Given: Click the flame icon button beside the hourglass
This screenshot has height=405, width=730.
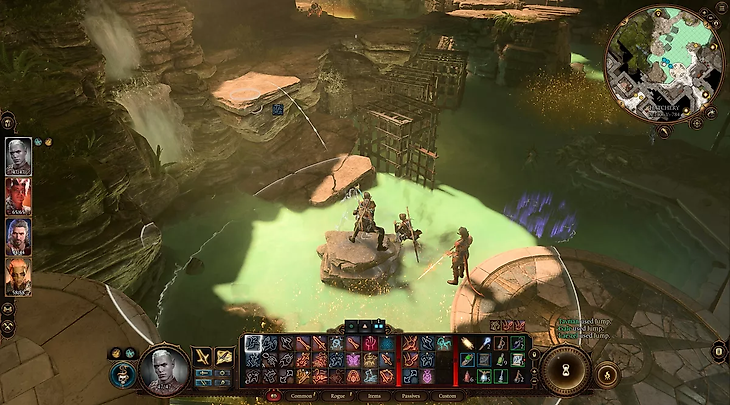Looking at the screenshot, I should tap(606, 374).
